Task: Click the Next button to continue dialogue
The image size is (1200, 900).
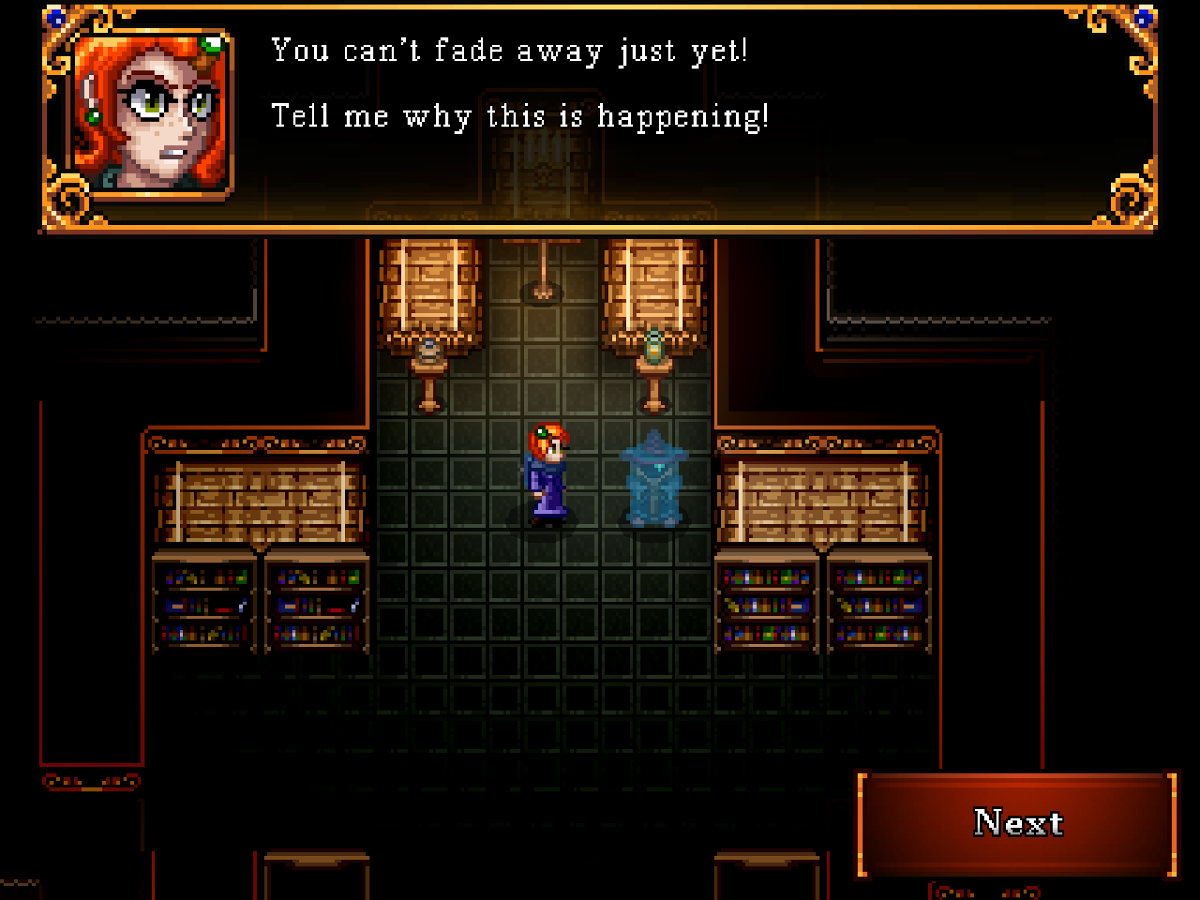Action: 1017,824
